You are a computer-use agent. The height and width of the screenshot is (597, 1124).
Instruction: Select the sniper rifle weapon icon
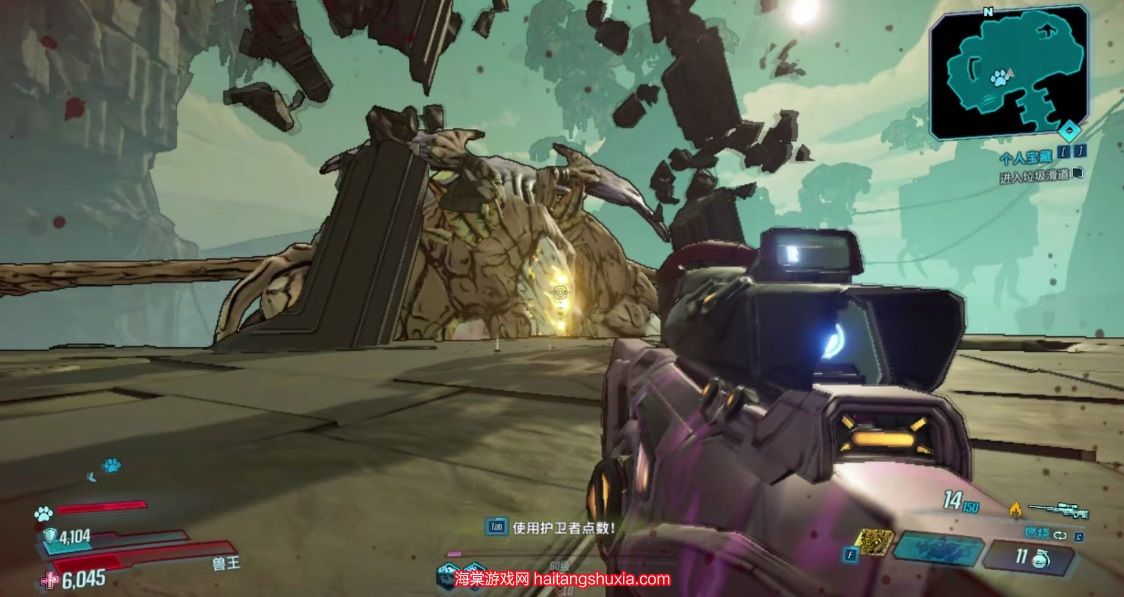tap(1057, 510)
